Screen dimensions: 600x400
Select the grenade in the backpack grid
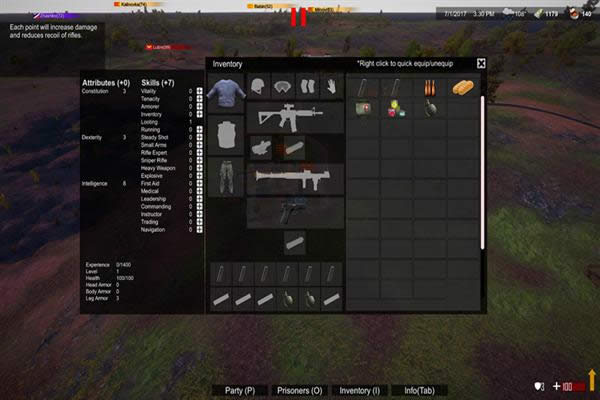point(429,108)
